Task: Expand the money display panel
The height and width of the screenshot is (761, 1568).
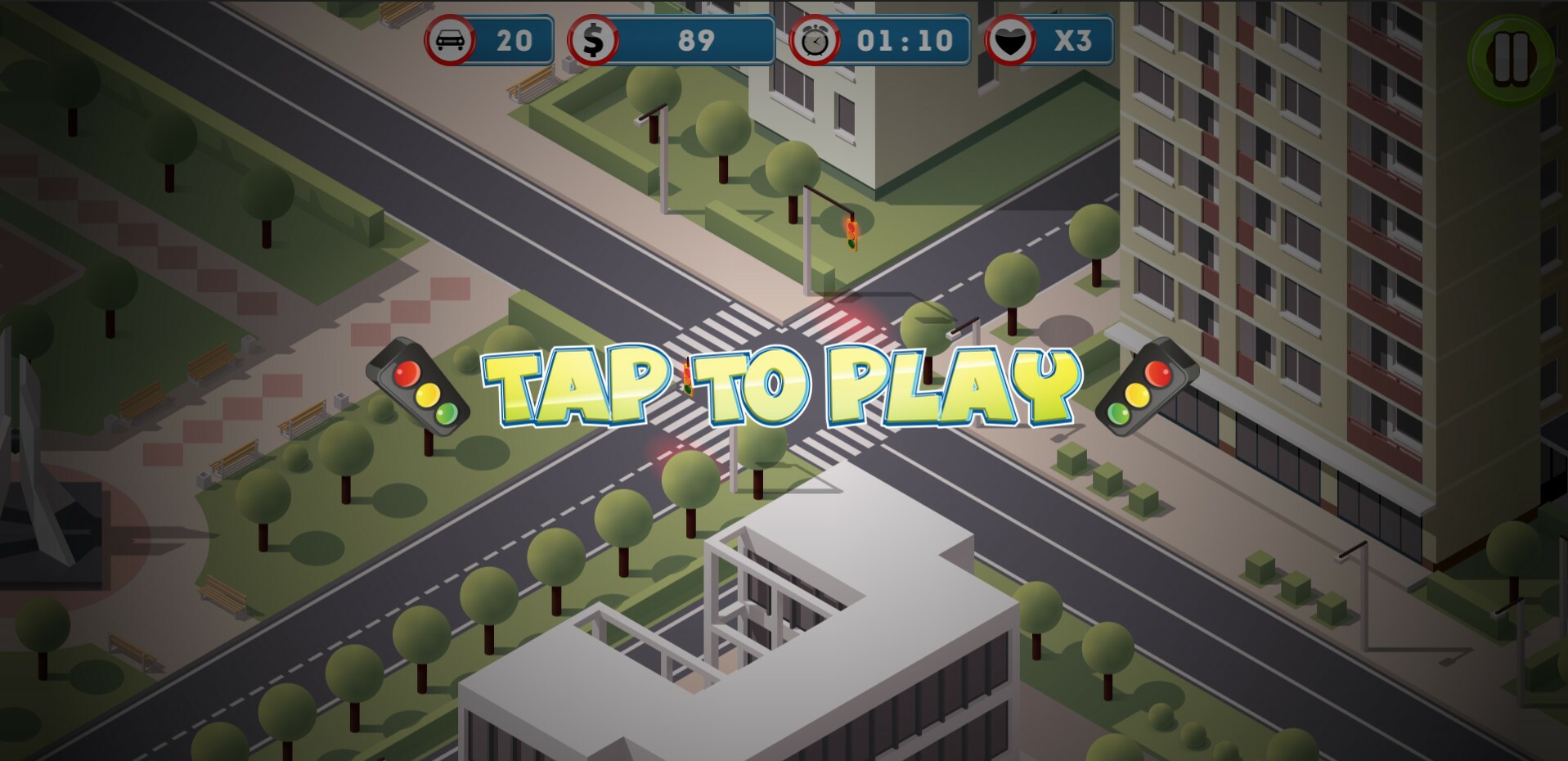Action: click(671, 38)
